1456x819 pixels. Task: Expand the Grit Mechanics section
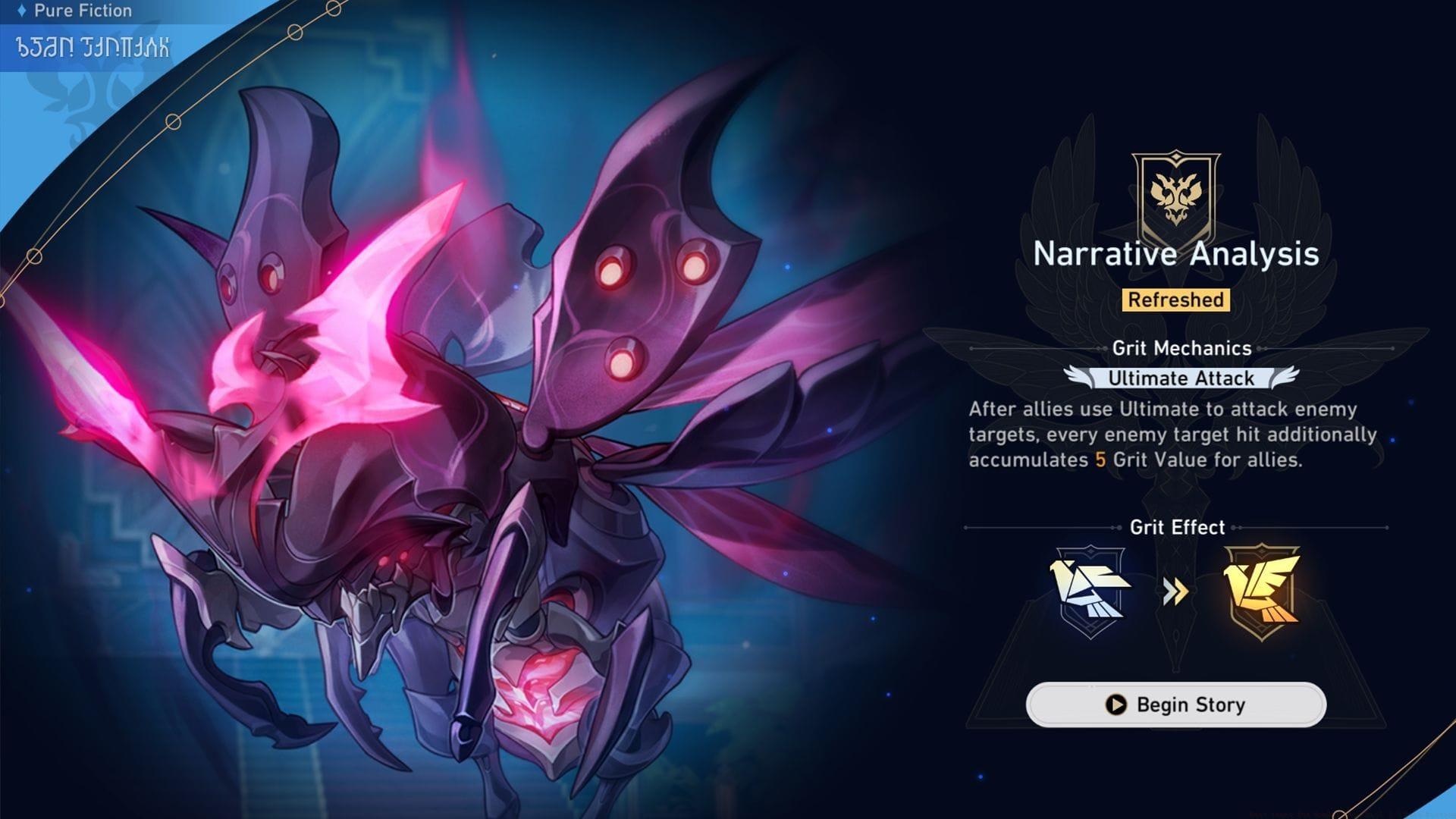[1176, 350]
